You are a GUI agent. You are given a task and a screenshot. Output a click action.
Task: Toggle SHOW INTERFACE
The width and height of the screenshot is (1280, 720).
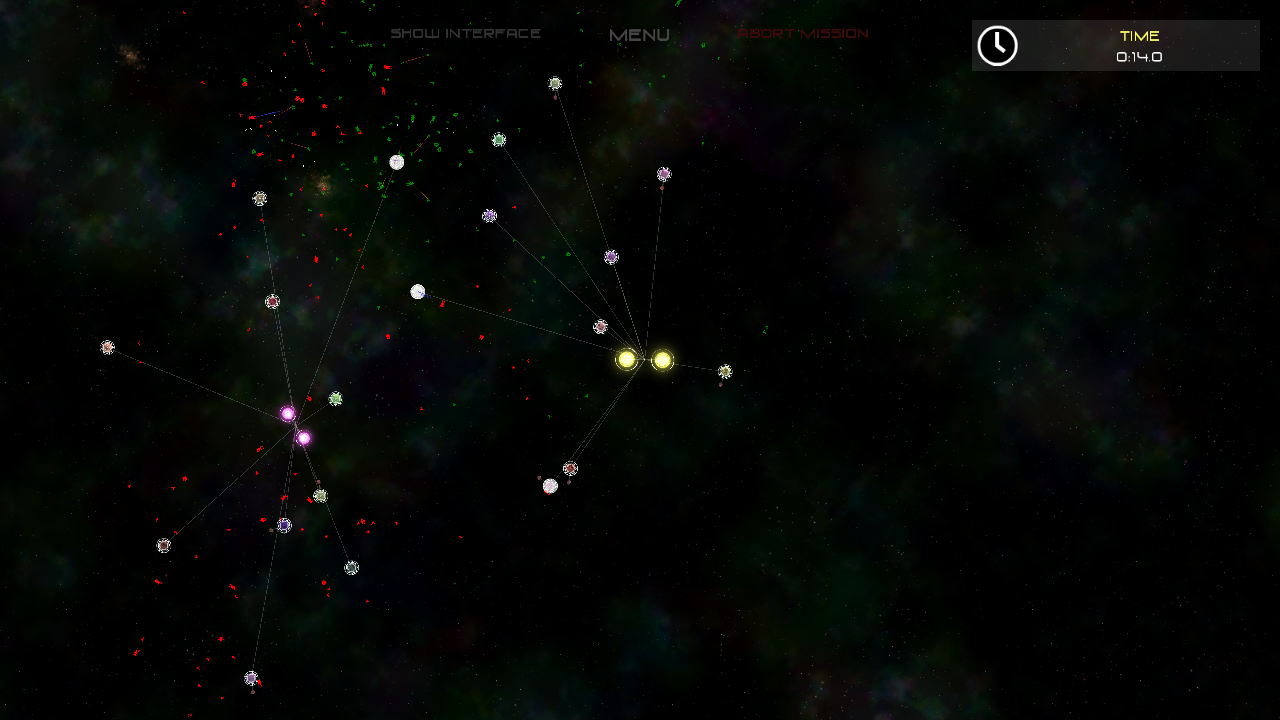[x=466, y=31]
